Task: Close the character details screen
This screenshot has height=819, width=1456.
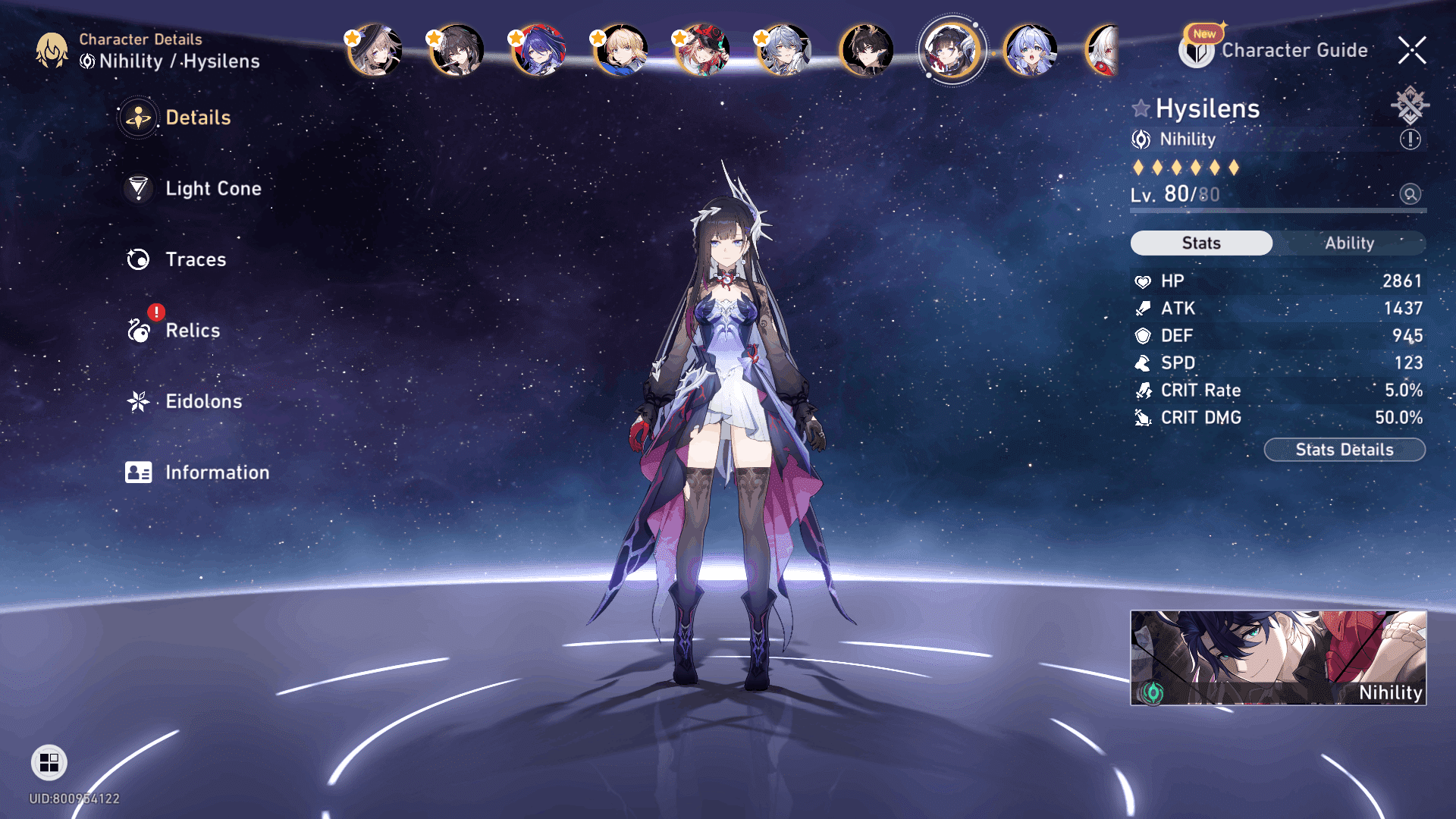Action: 1412,51
